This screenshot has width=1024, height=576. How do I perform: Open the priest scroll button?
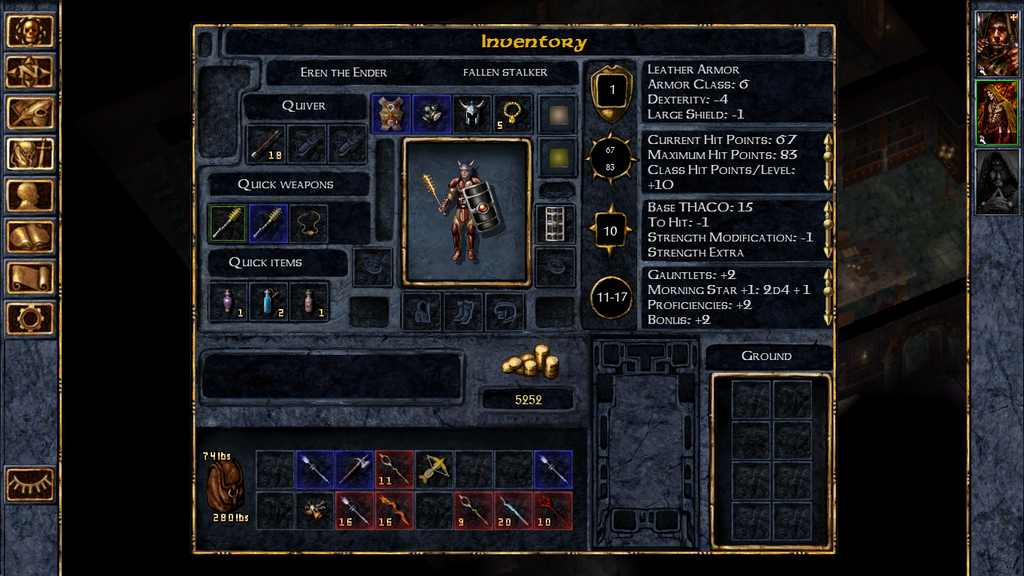tap(30, 277)
